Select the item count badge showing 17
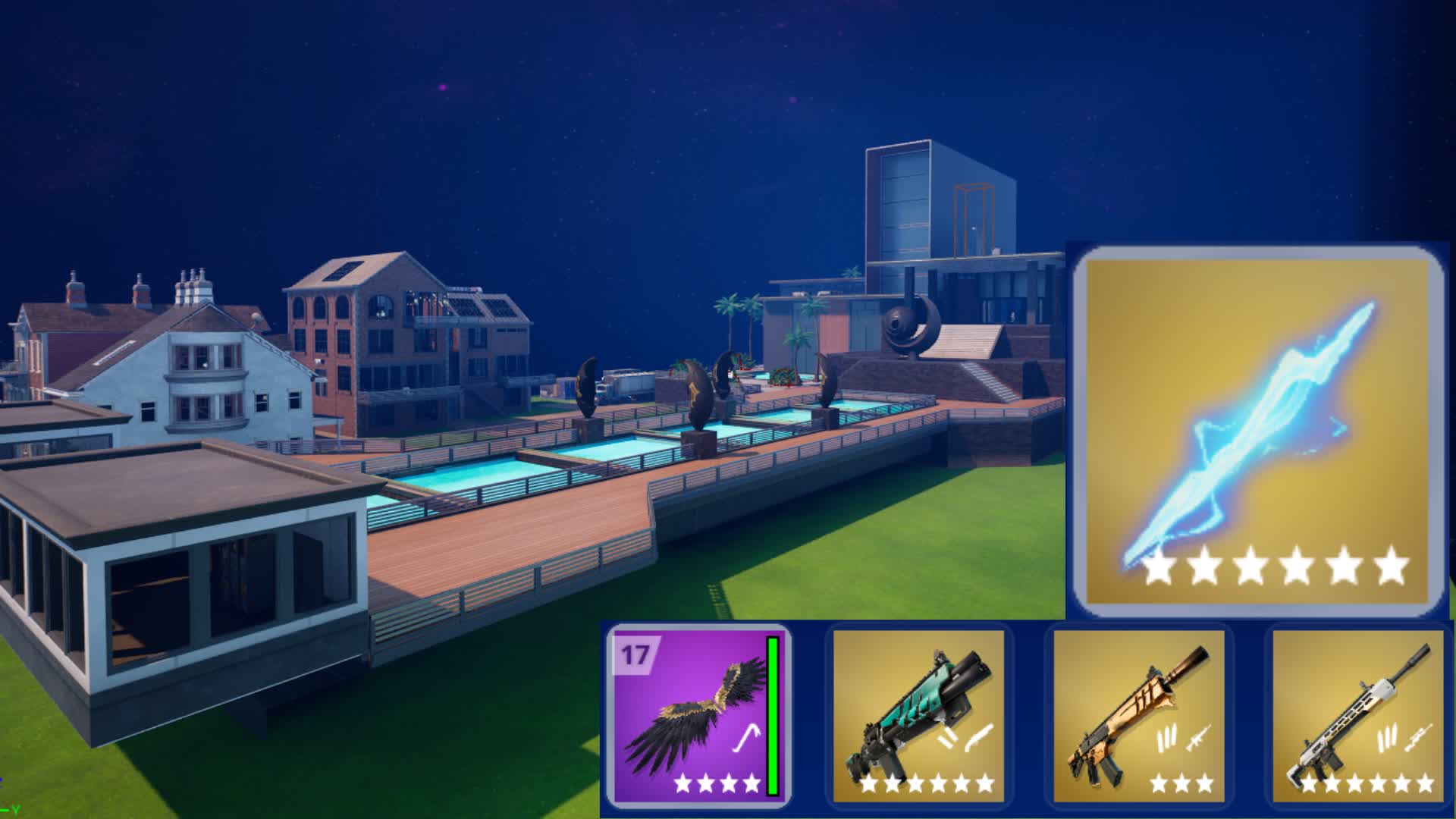Image resolution: width=1456 pixels, height=819 pixels. click(x=634, y=653)
